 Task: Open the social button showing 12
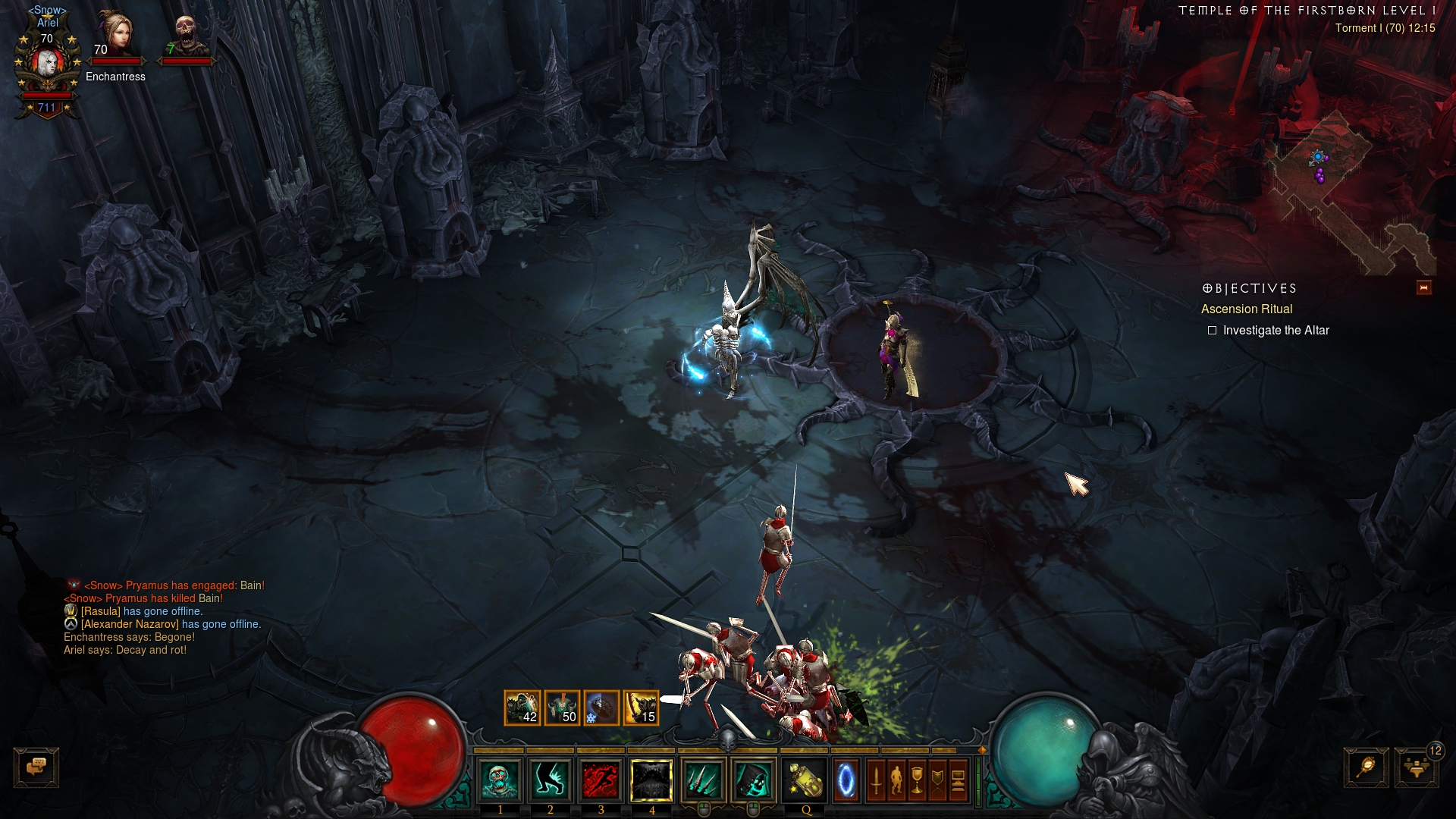coord(1417,767)
